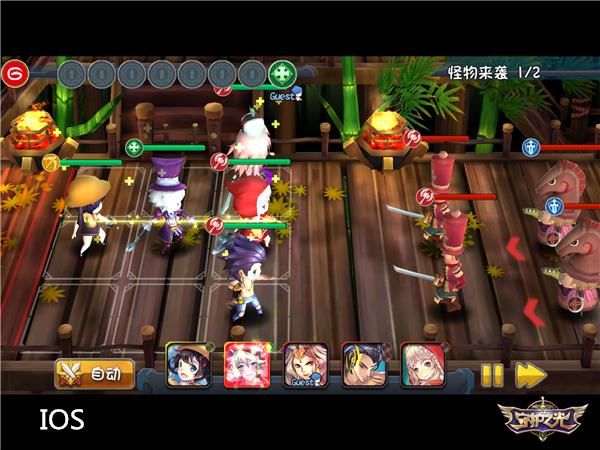Image resolution: width=600 pixels, height=450 pixels.
Task: Click the green cross orb icon
Action: [x=283, y=74]
